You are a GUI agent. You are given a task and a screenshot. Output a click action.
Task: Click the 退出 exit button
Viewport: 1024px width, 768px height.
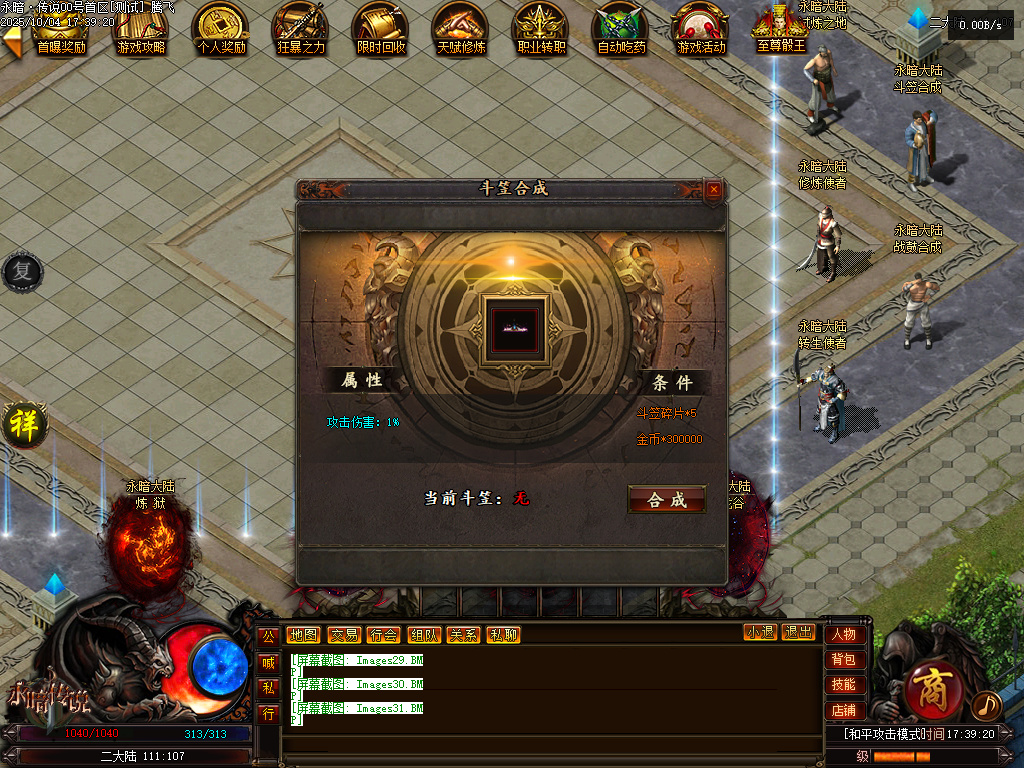pyautogui.click(x=798, y=632)
